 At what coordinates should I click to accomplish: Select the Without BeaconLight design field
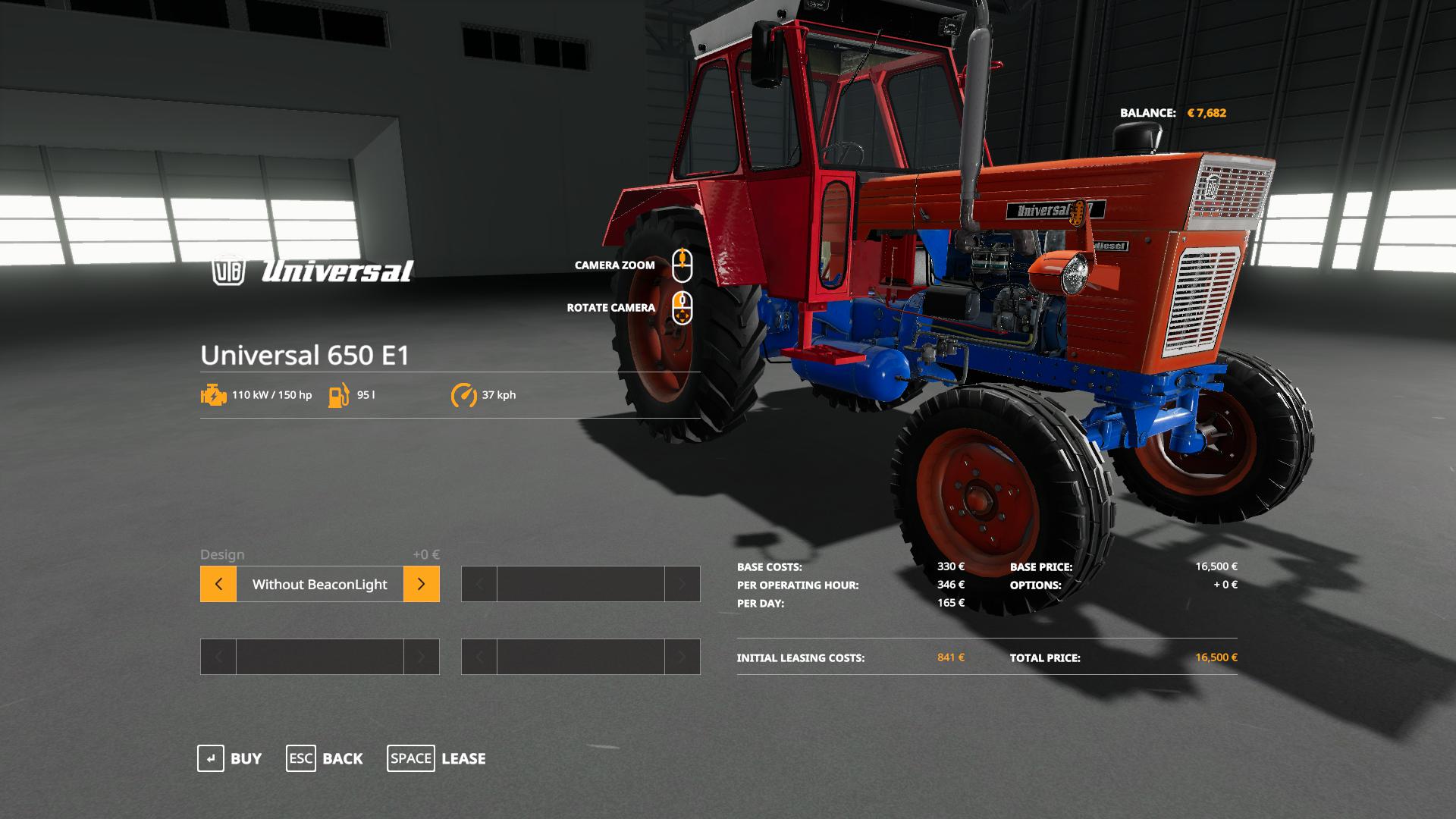(x=319, y=584)
